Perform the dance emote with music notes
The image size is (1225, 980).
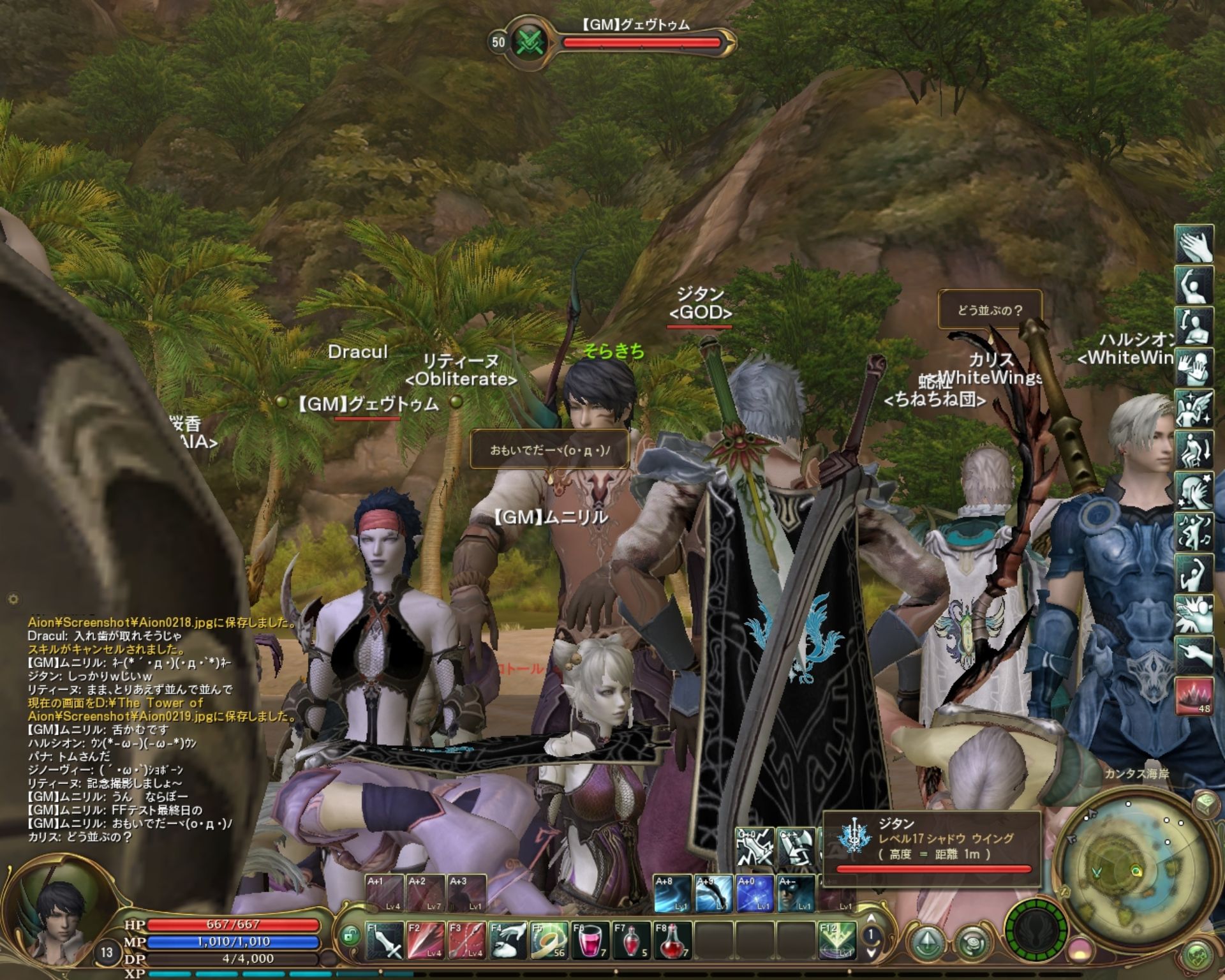tap(1194, 531)
